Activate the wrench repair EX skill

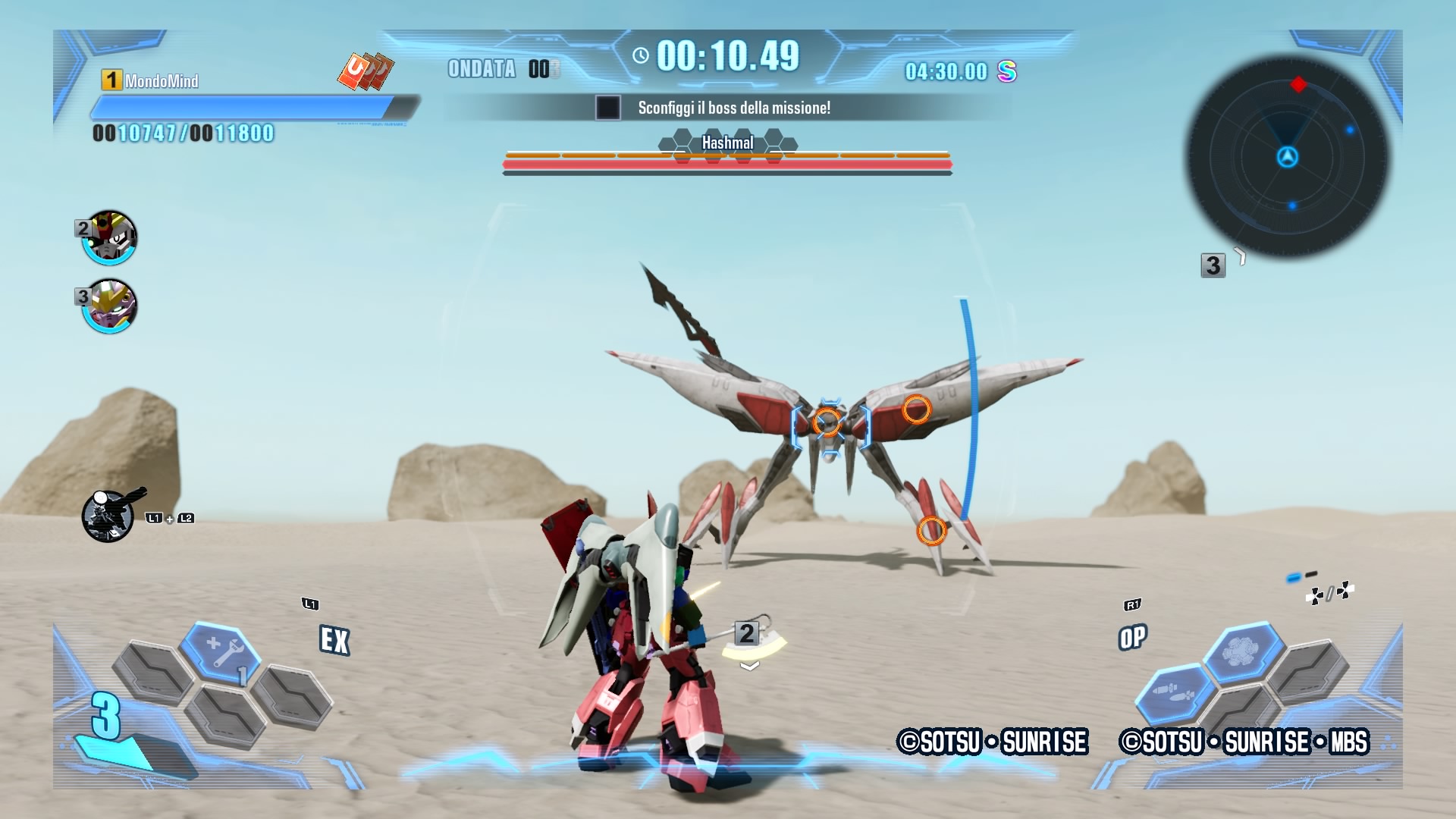coord(221,651)
